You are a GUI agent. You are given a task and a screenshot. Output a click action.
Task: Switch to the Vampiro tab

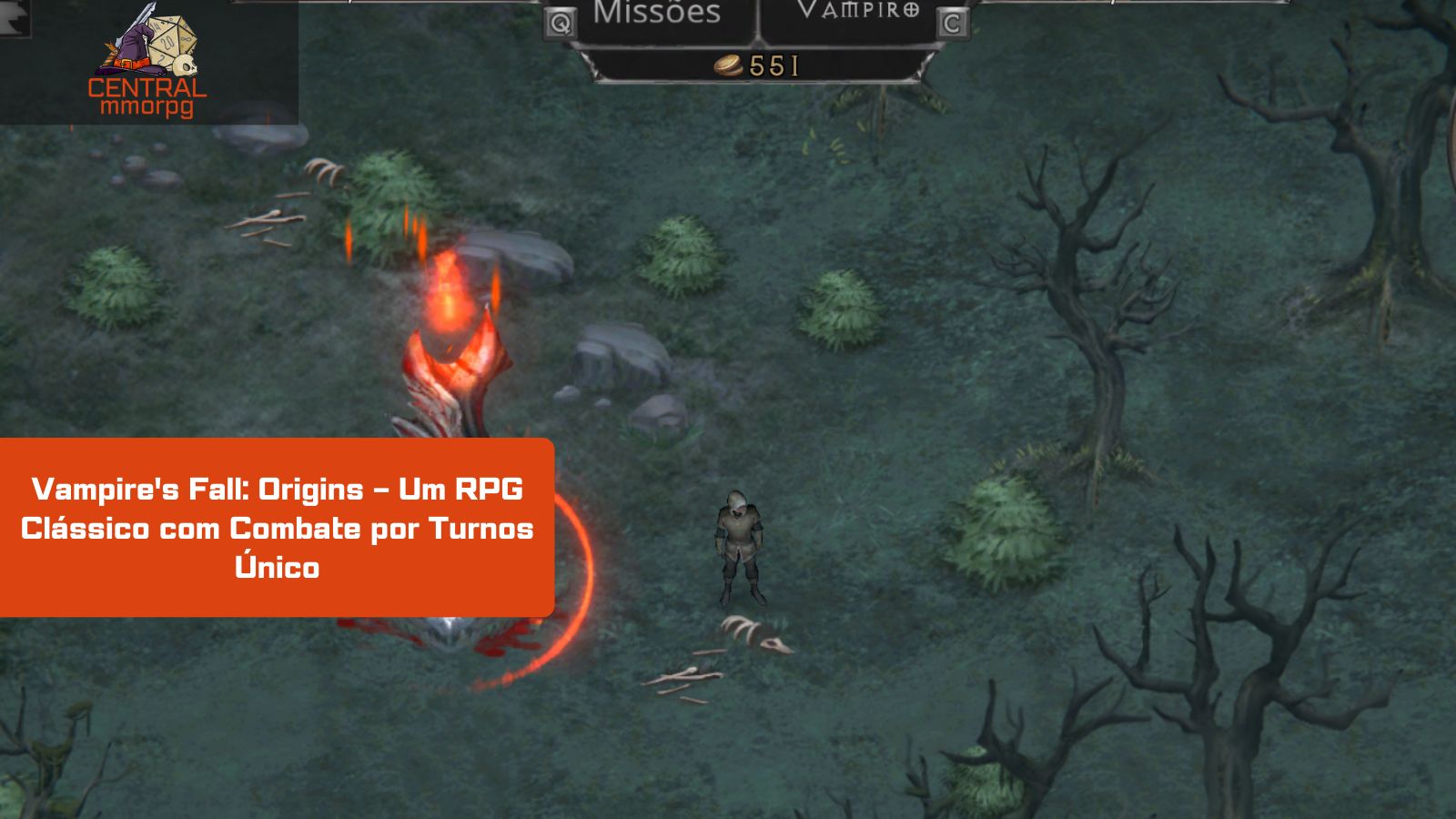(846, 13)
